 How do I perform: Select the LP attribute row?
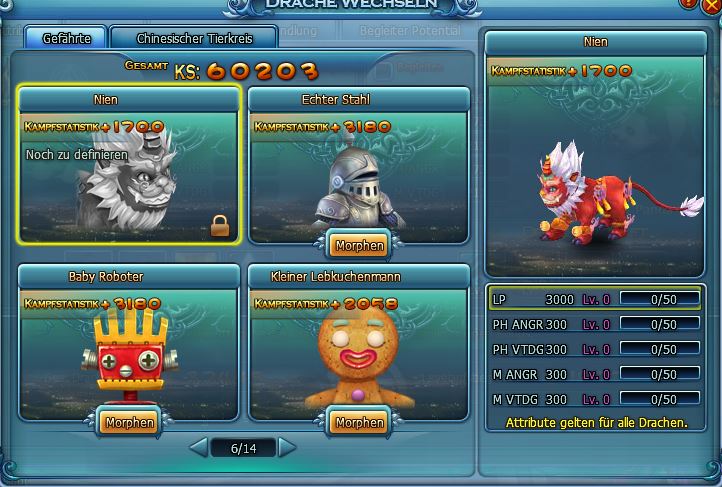pyautogui.click(x=595, y=299)
